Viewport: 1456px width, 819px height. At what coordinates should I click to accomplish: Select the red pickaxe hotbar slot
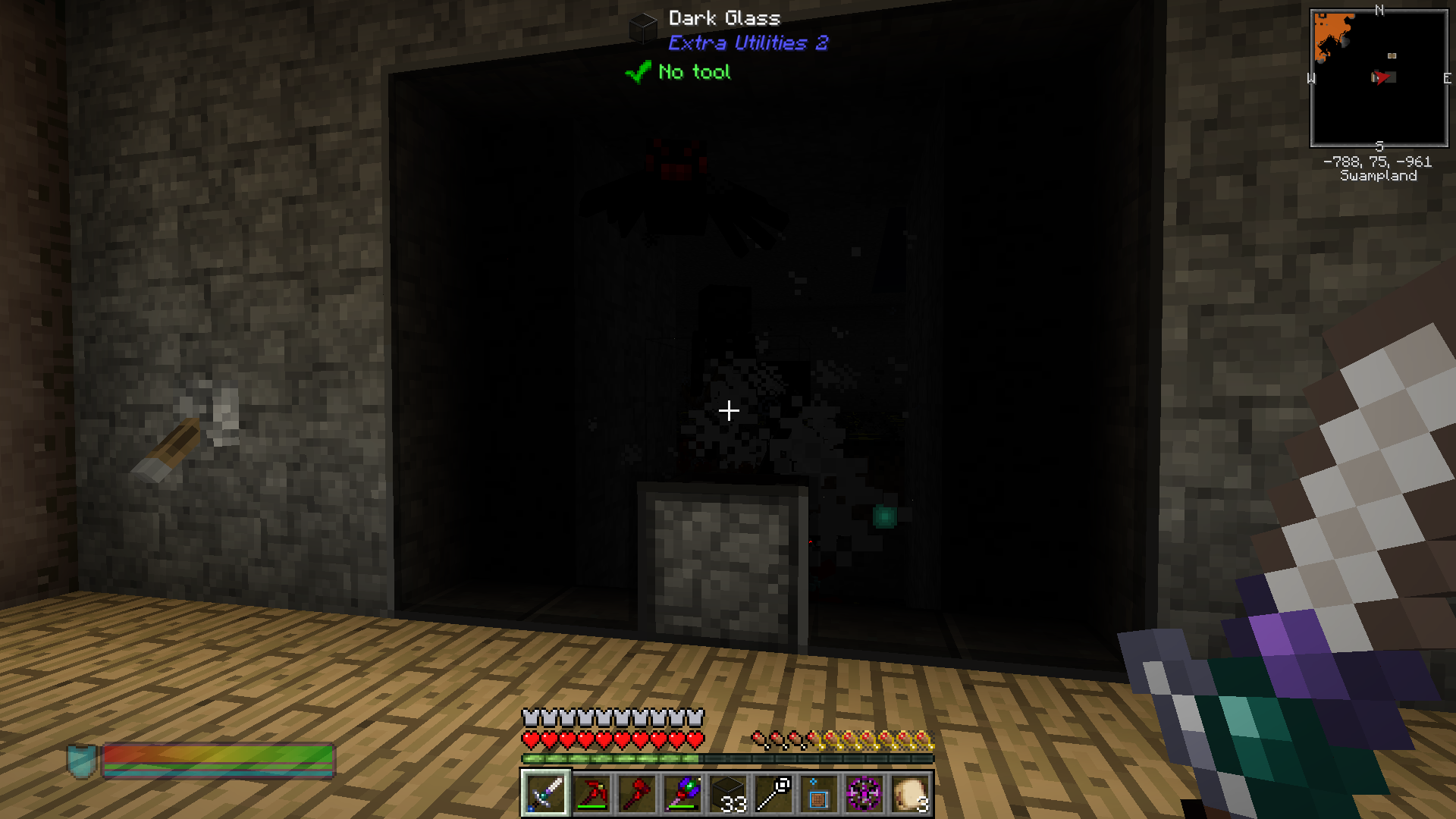(x=591, y=794)
